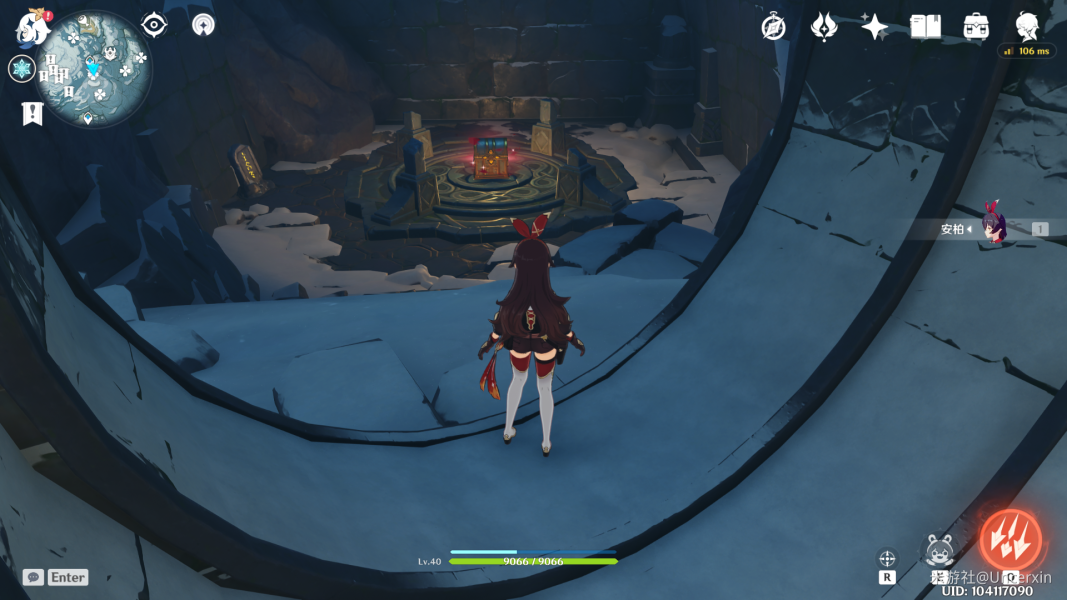Toggle the aiming mode crosshair icon

[x=886, y=559]
